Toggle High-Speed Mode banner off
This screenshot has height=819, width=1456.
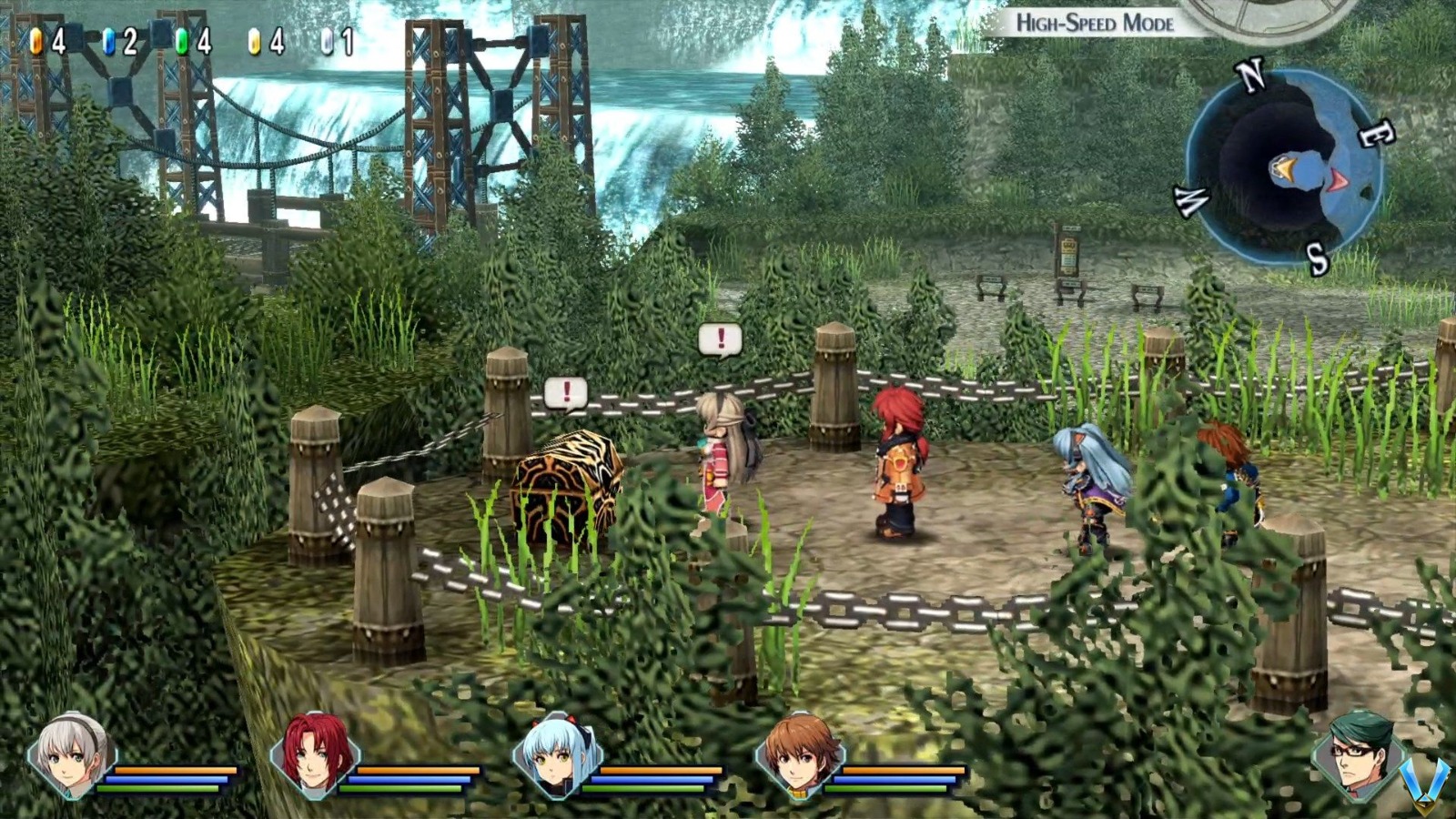(x=1097, y=25)
